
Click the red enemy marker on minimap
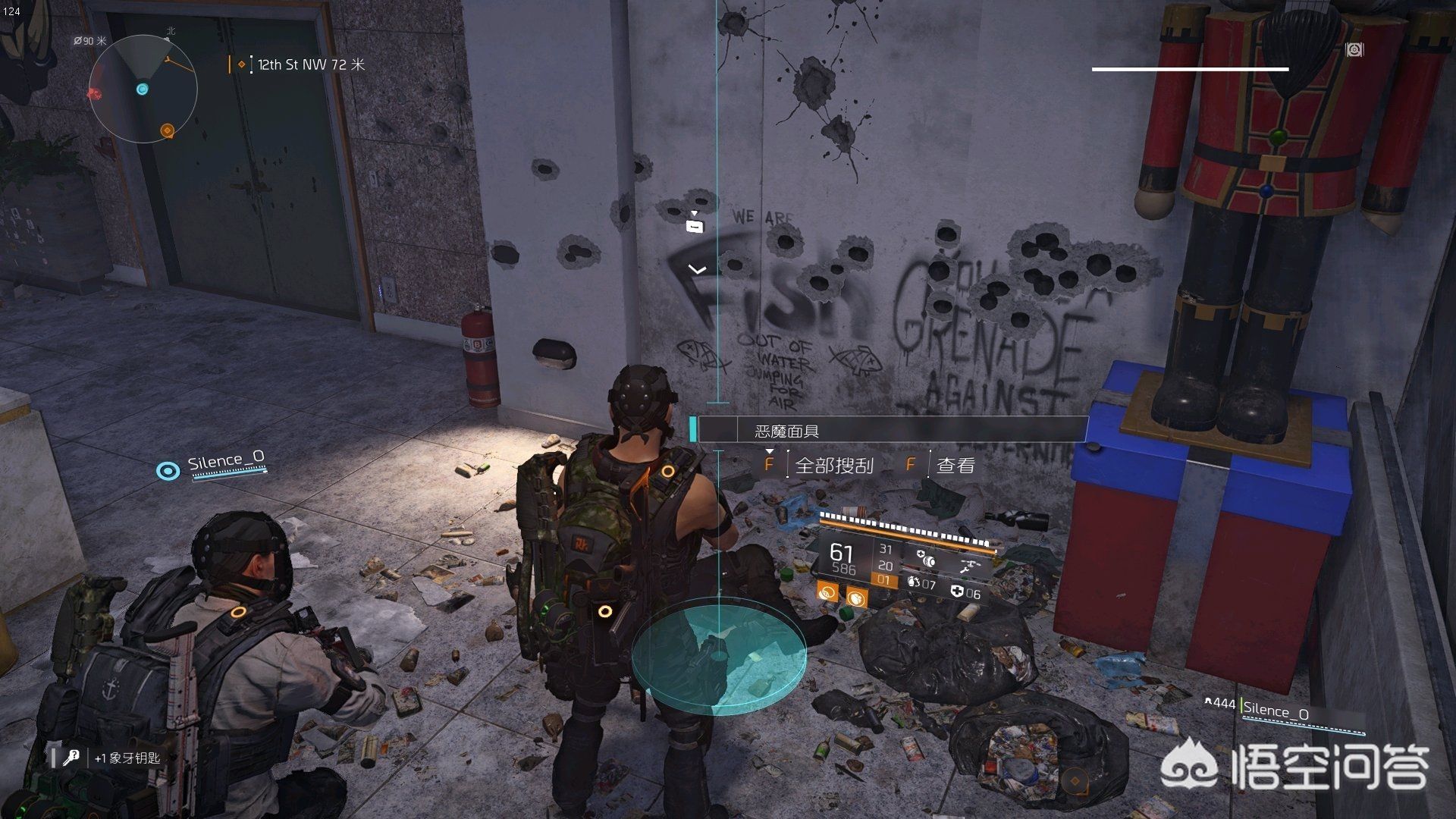(95, 93)
